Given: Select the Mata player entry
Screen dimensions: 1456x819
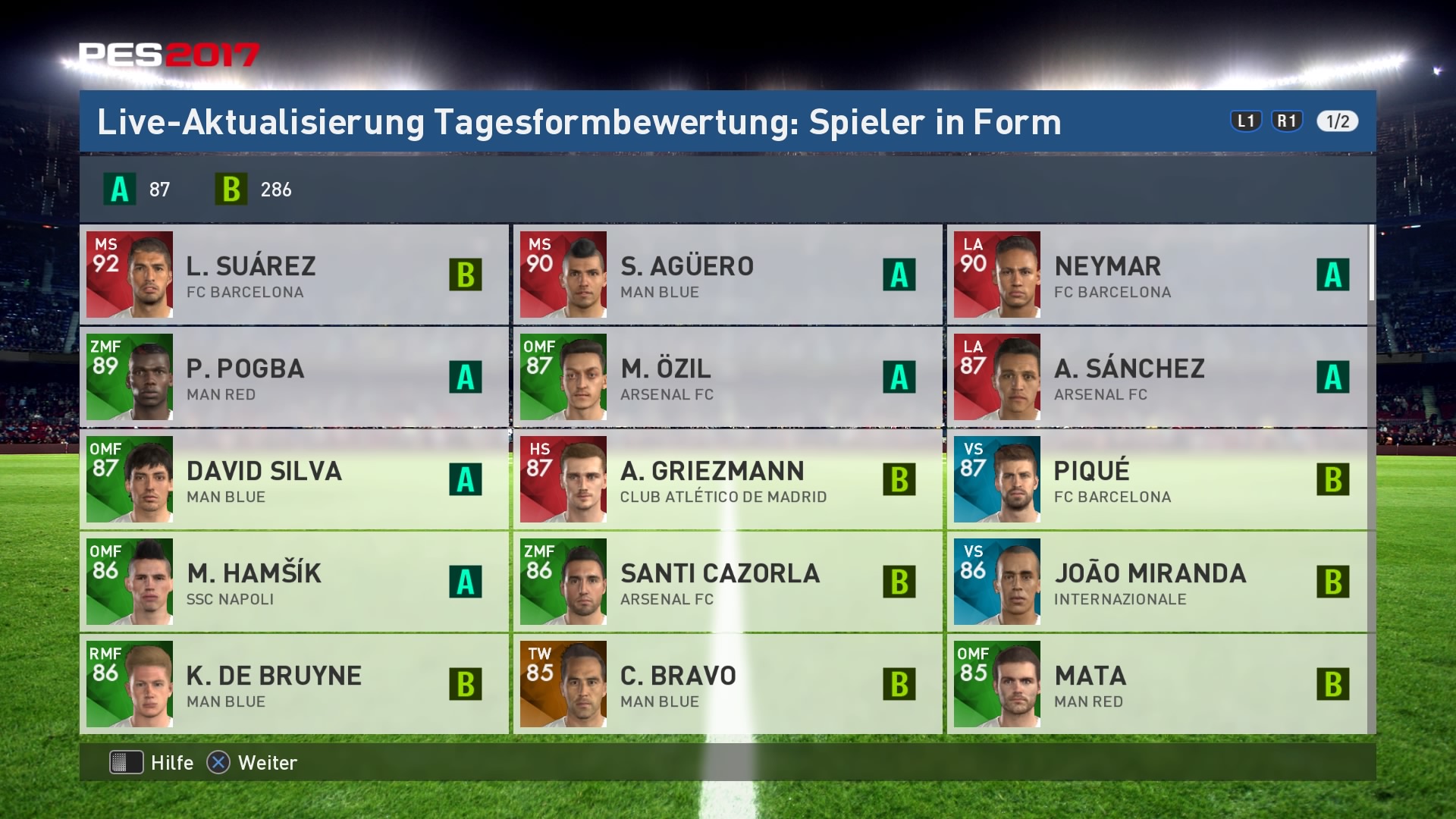Looking at the screenshot, I should point(1157,684).
